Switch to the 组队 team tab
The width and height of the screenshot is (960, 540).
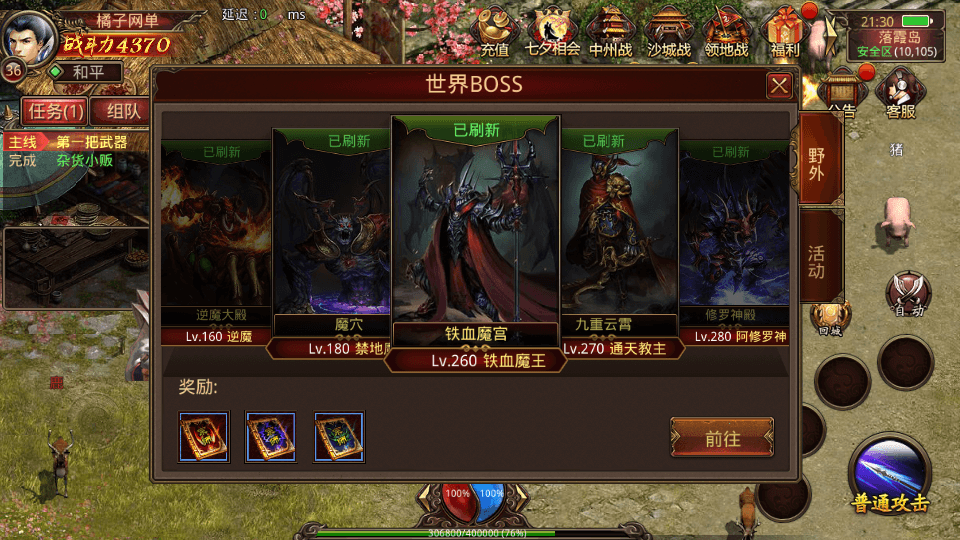pyautogui.click(x=123, y=111)
